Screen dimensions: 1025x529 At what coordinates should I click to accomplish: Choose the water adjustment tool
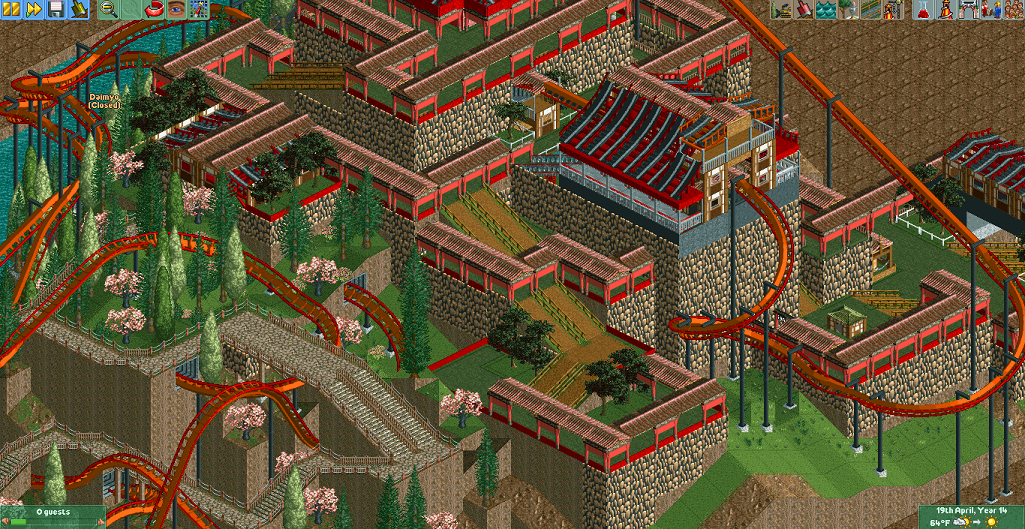(825, 9)
